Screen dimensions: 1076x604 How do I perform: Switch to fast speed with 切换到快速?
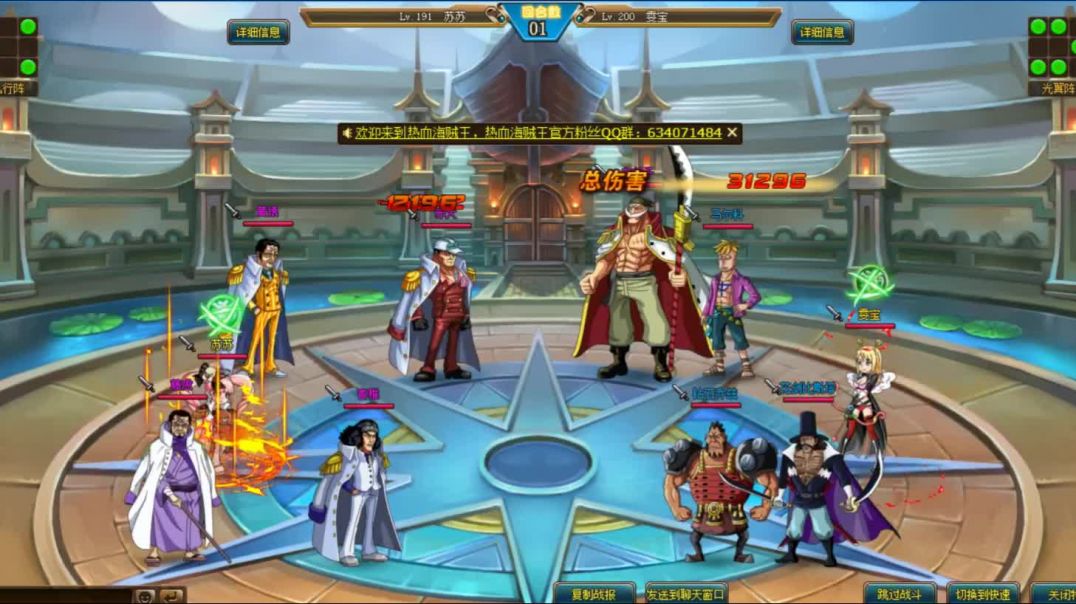982,594
